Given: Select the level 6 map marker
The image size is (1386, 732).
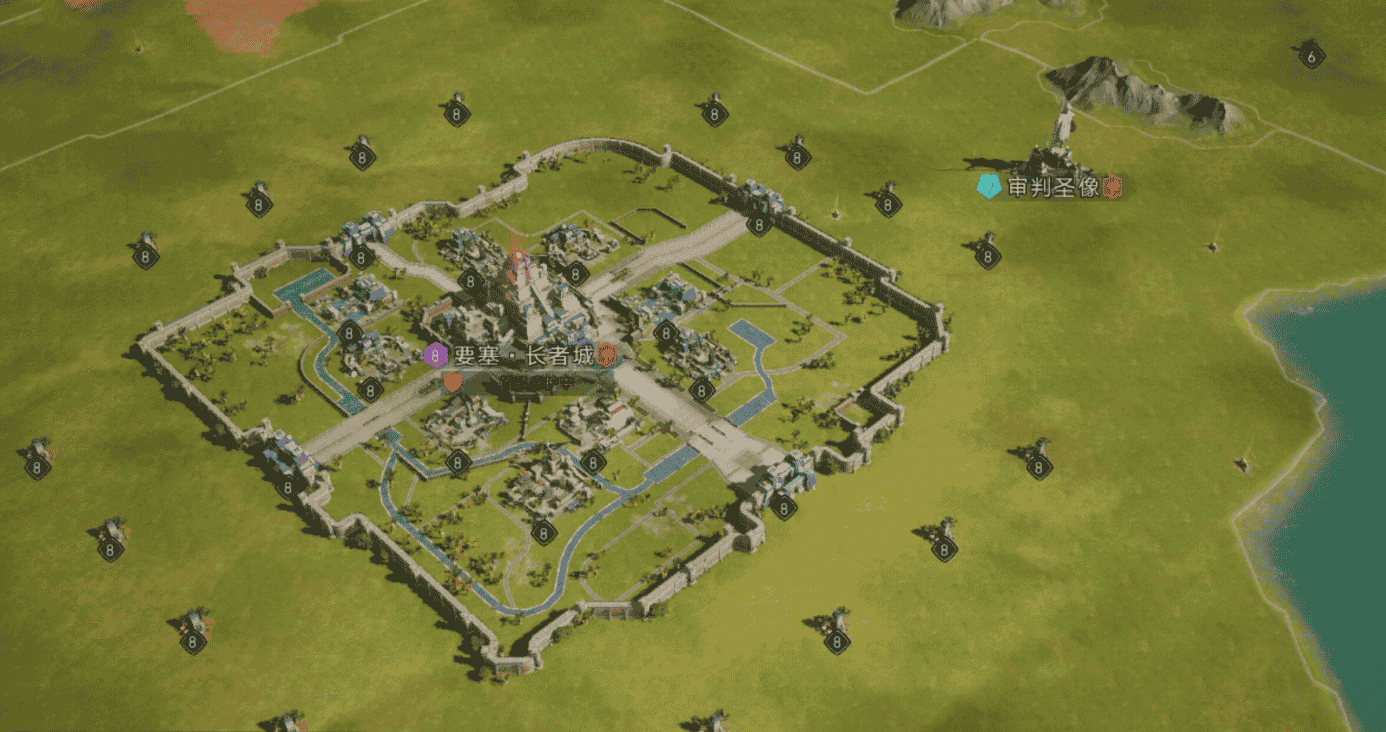Looking at the screenshot, I should pos(1312,57).
